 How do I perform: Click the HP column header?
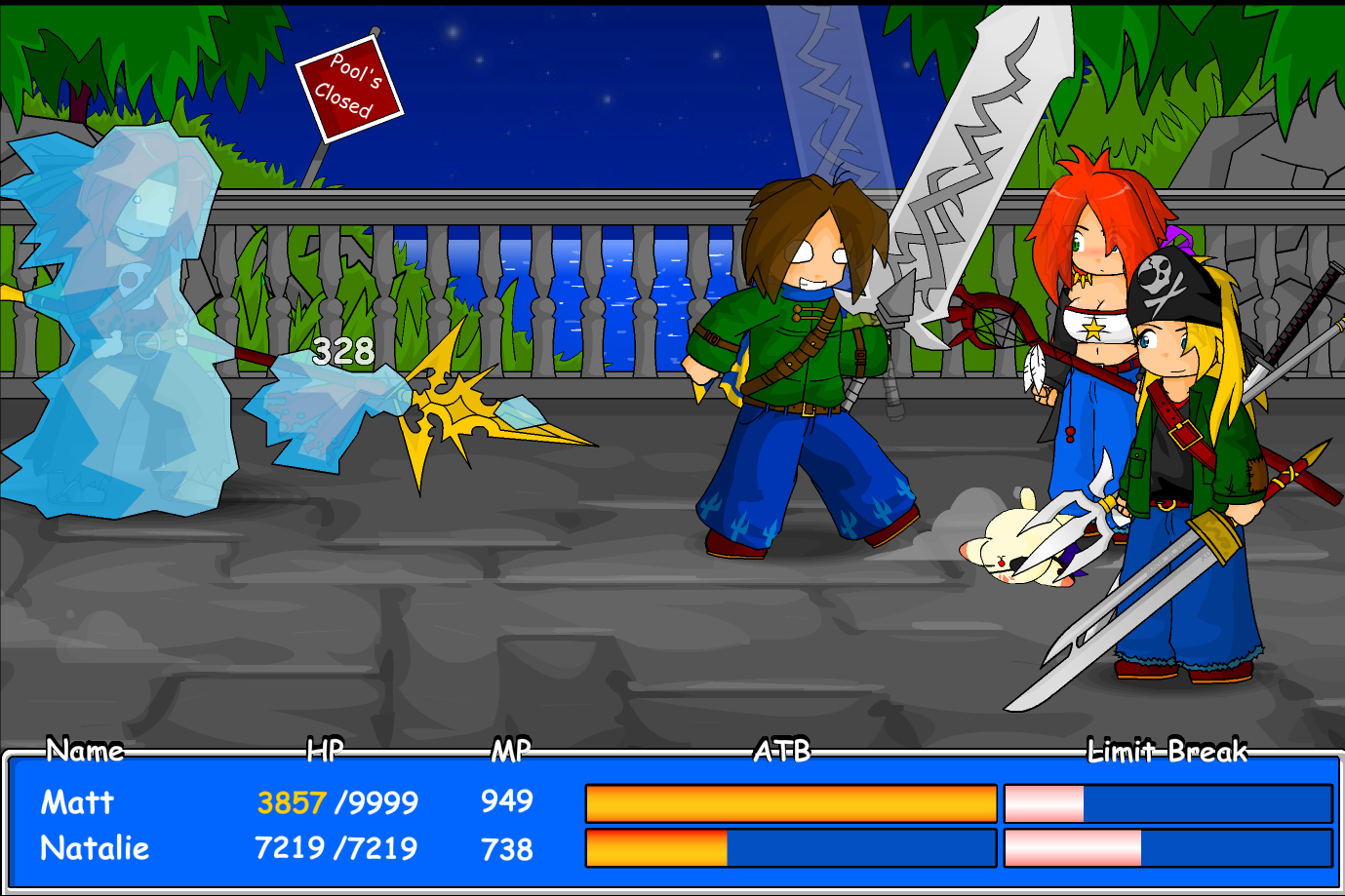pos(327,752)
